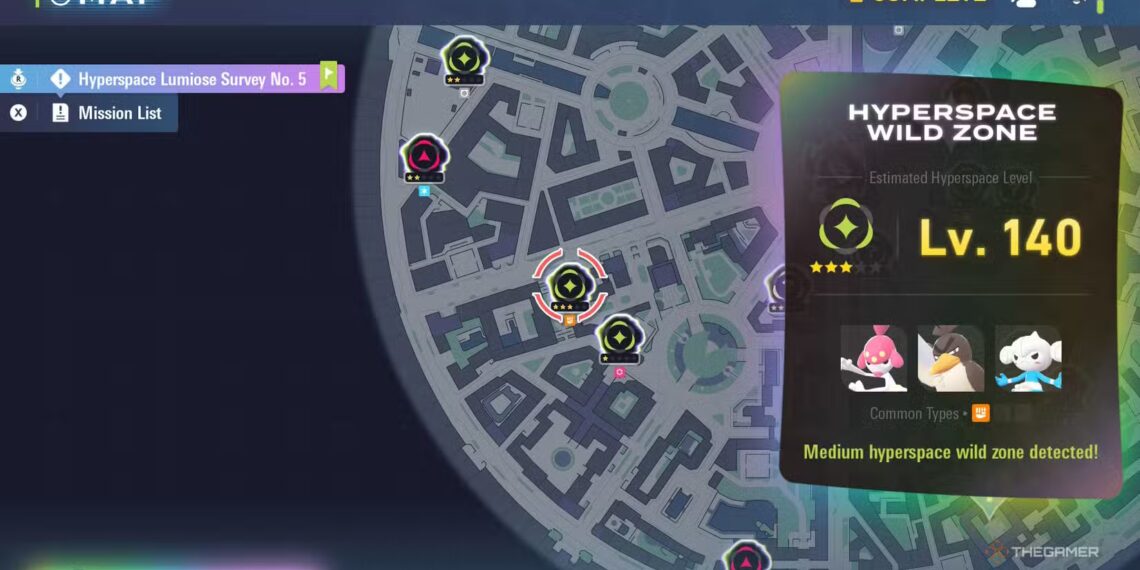Select the two-star green wild zone marker
The image size is (1140, 570).
click(464, 59)
